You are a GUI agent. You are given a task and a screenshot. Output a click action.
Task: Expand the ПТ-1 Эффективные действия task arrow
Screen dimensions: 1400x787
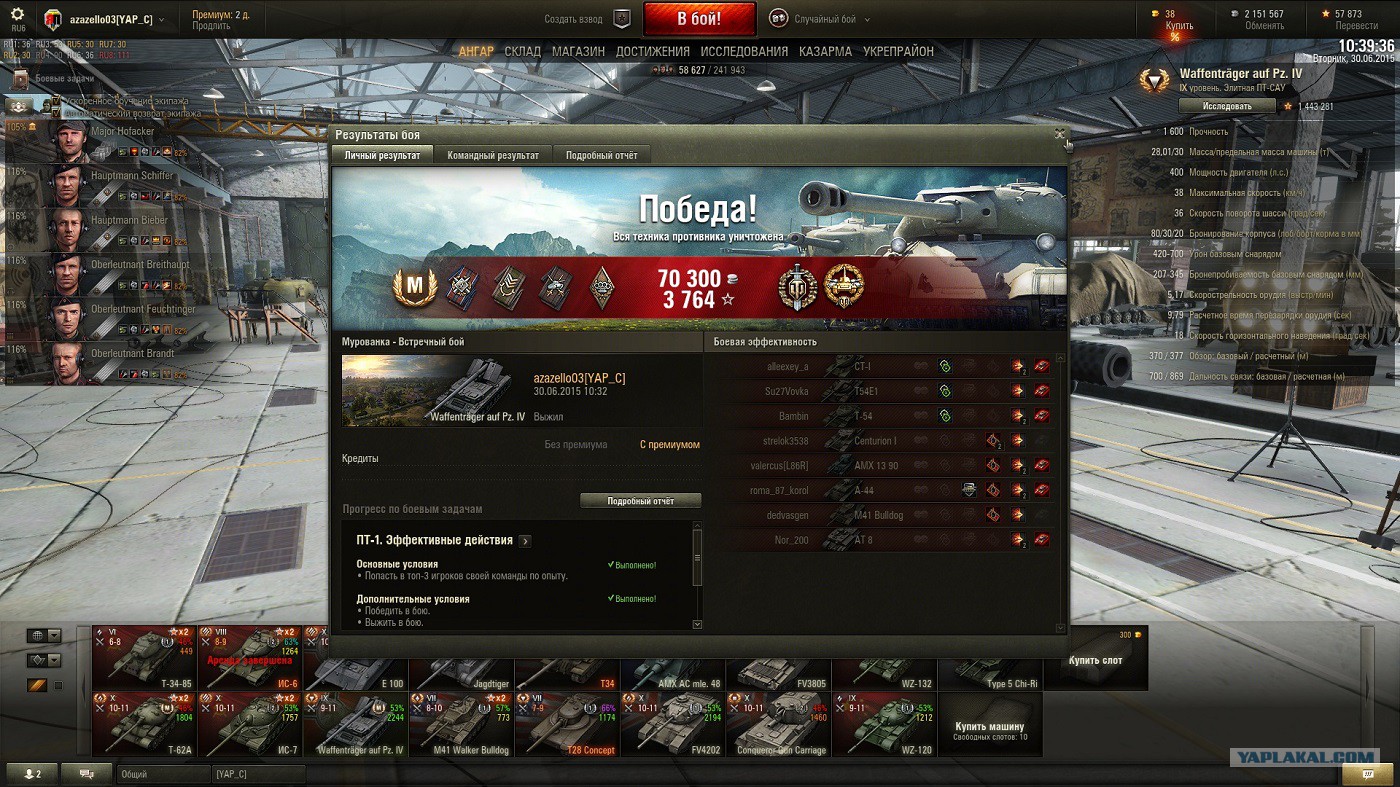tap(525, 541)
